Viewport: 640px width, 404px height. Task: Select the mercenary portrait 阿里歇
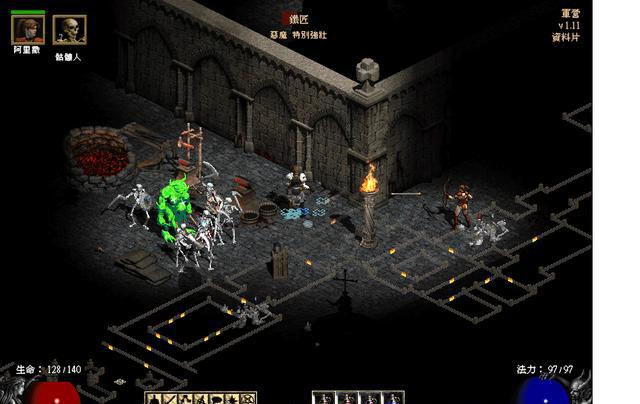tap(27, 29)
